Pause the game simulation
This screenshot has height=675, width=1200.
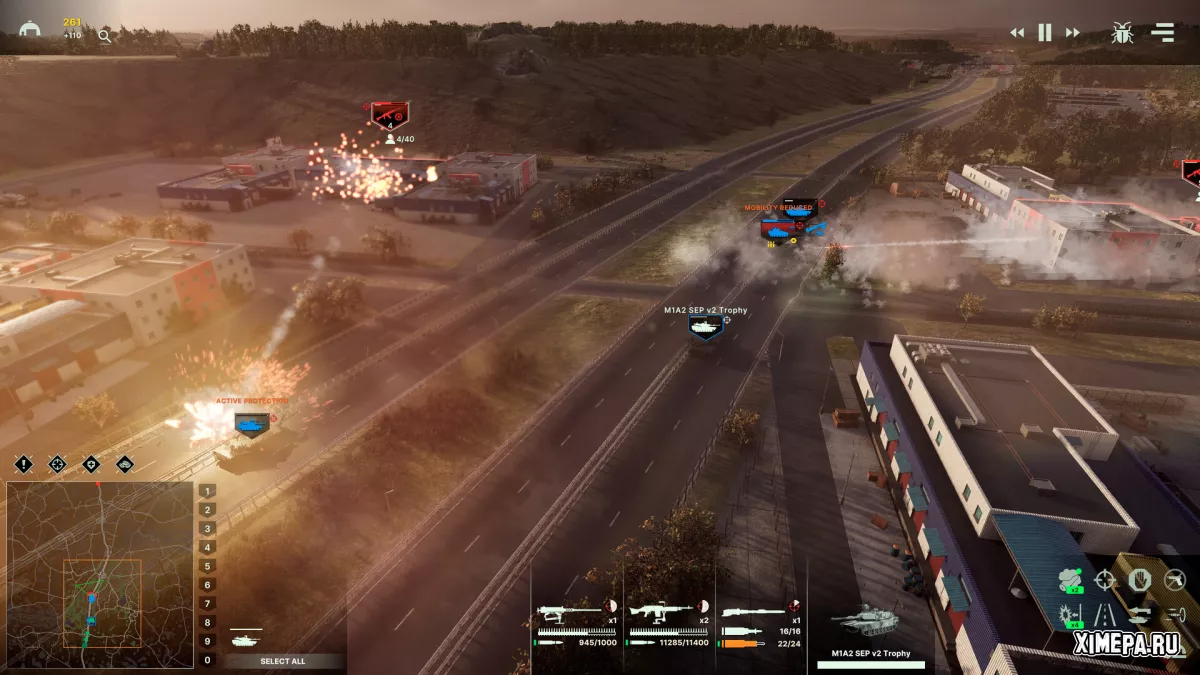[x=1044, y=33]
